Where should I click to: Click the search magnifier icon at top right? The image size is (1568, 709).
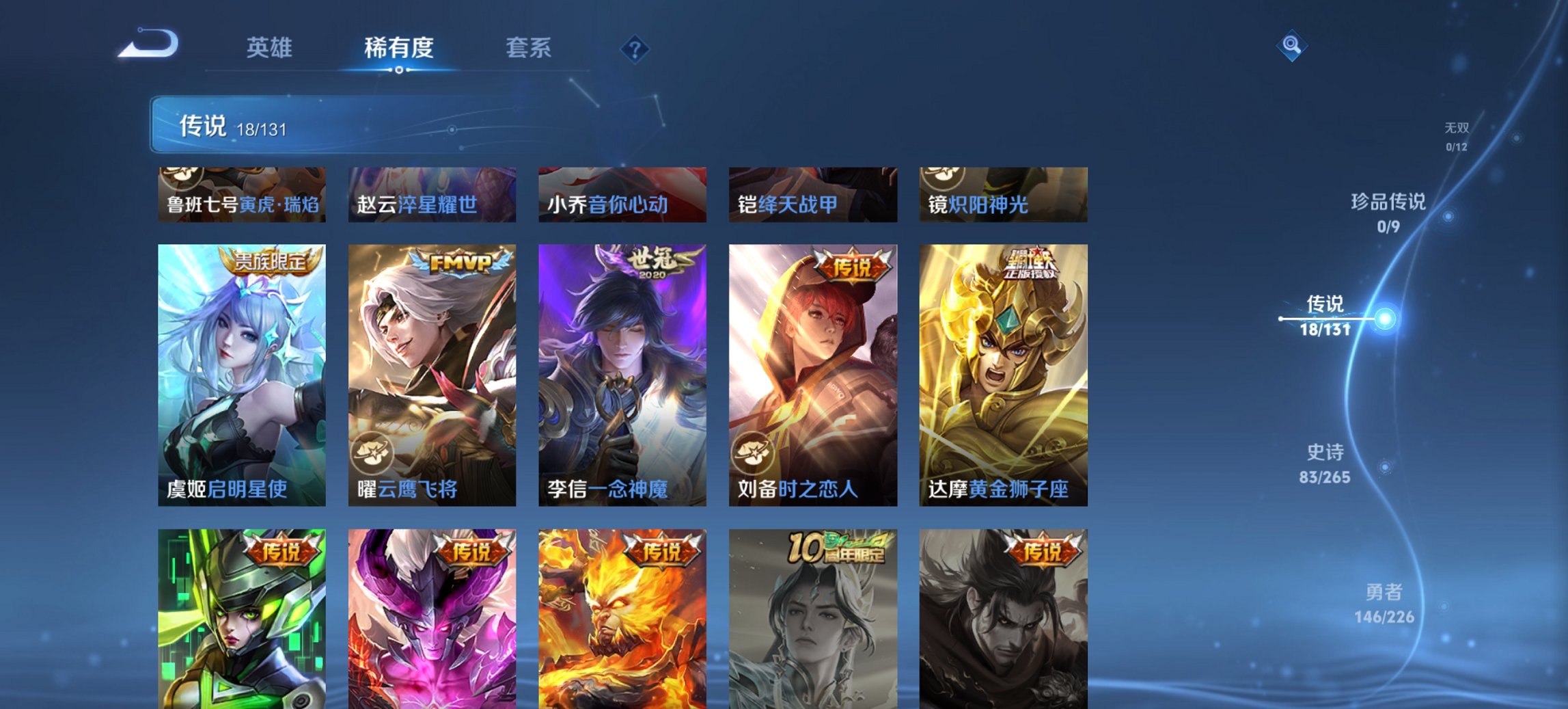click(x=1292, y=46)
